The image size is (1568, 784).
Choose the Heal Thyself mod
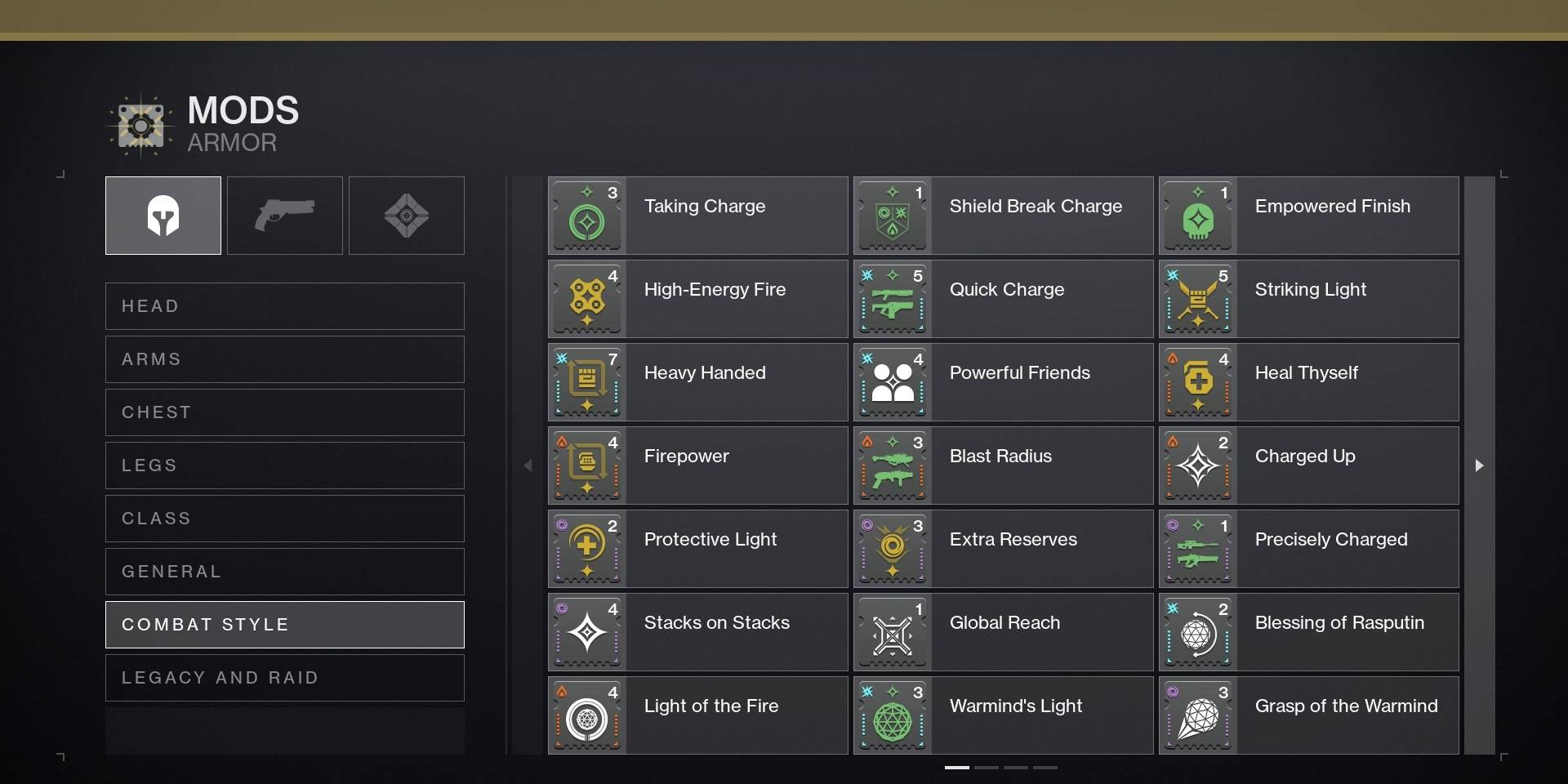(1199, 381)
